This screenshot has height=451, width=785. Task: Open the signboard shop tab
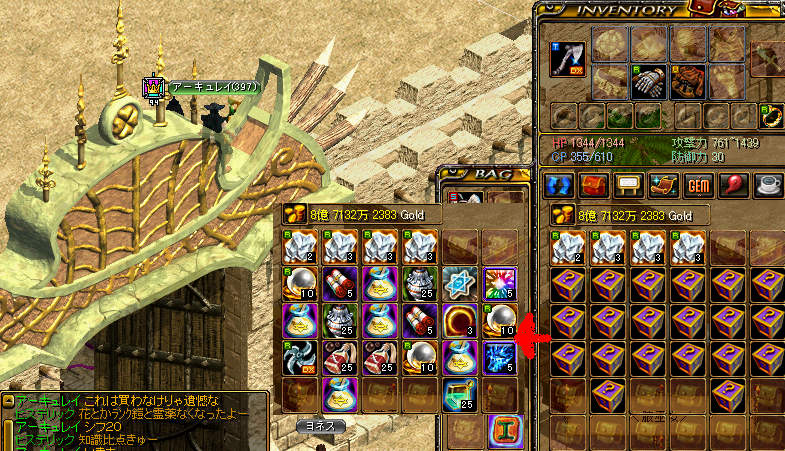pos(628,185)
